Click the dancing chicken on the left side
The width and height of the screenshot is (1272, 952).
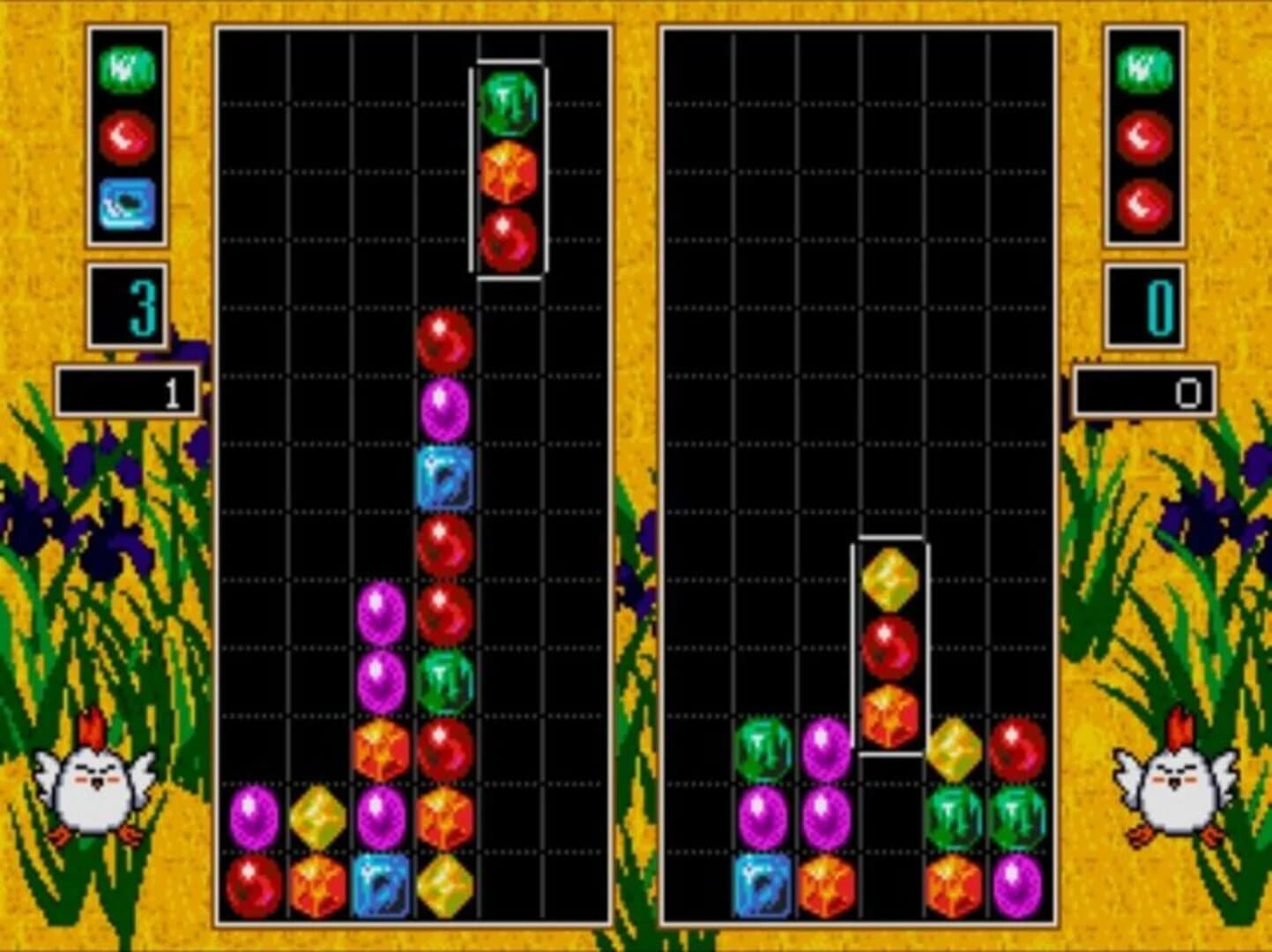click(x=93, y=789)
